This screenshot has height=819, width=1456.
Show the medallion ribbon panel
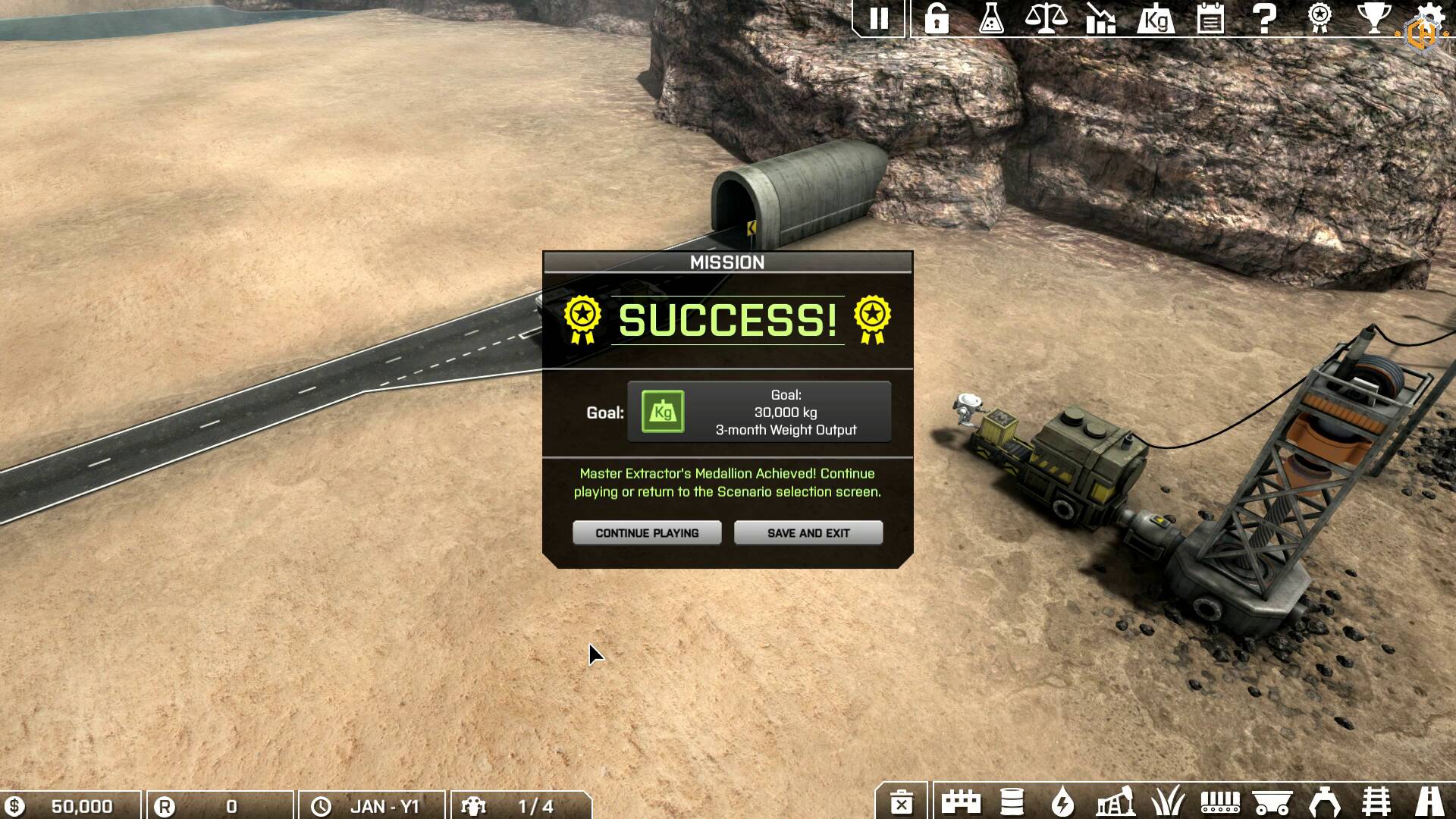[1319, 18]
